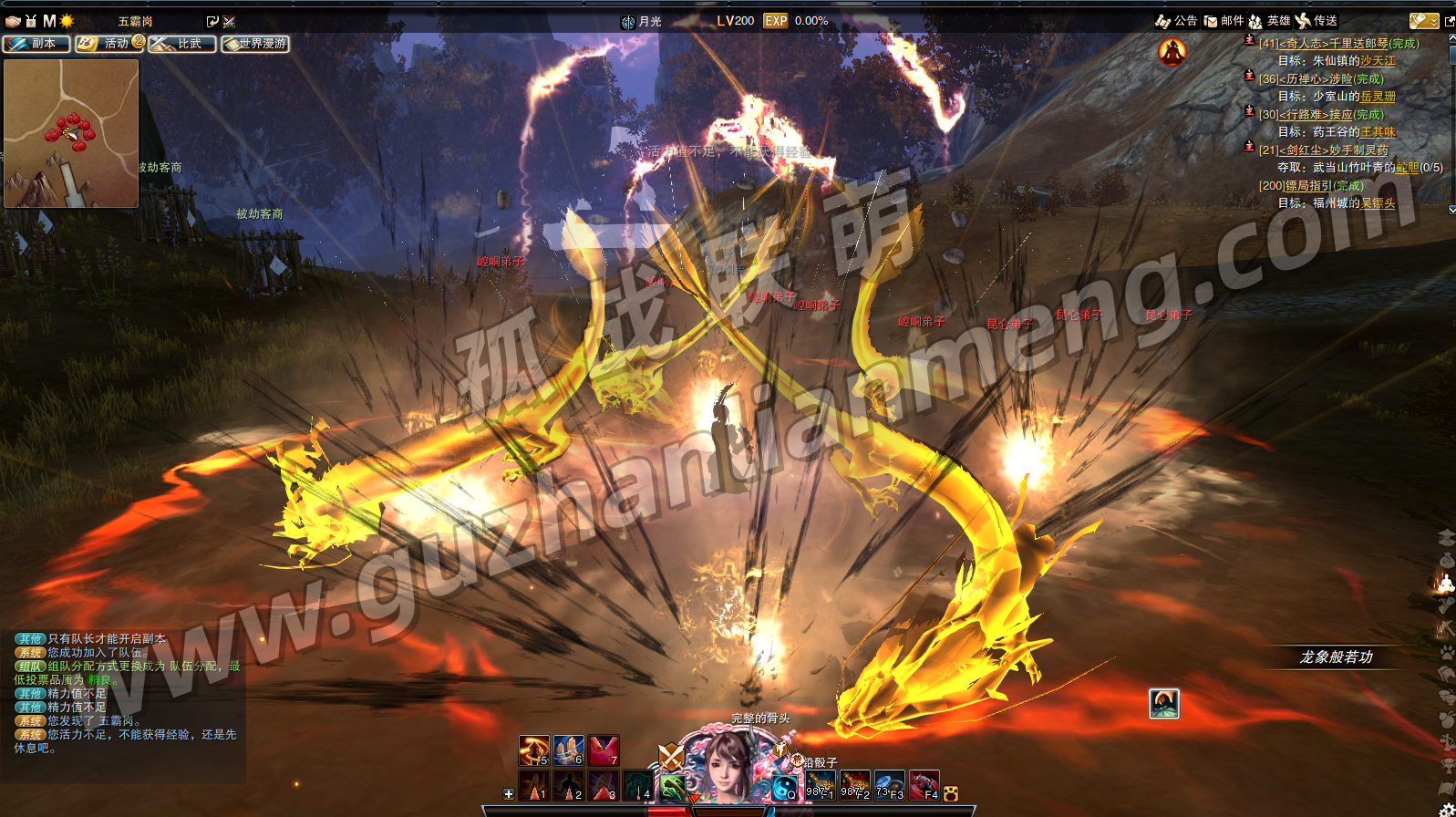Image resolution: width=1456 pixels, height=817 pixels.
Task: Open the 活动 events panel
Action: (109, 44)
